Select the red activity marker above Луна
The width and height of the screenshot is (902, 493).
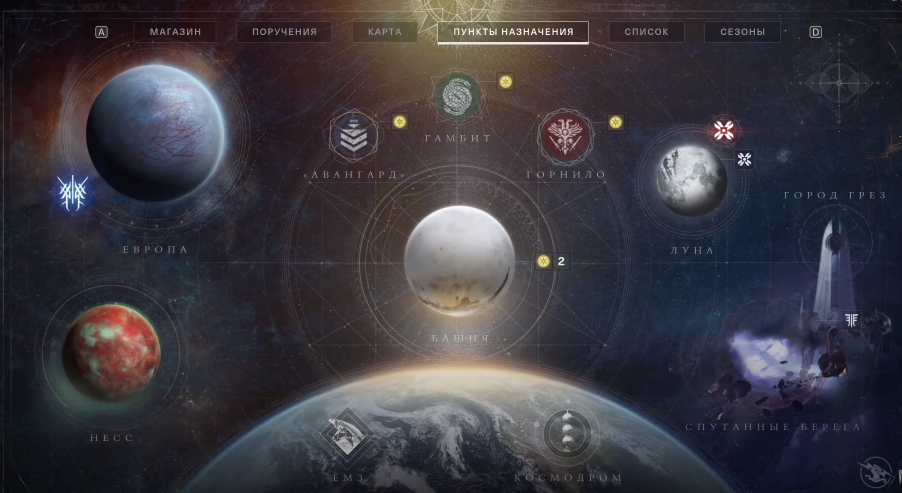[x=724, y=130]
